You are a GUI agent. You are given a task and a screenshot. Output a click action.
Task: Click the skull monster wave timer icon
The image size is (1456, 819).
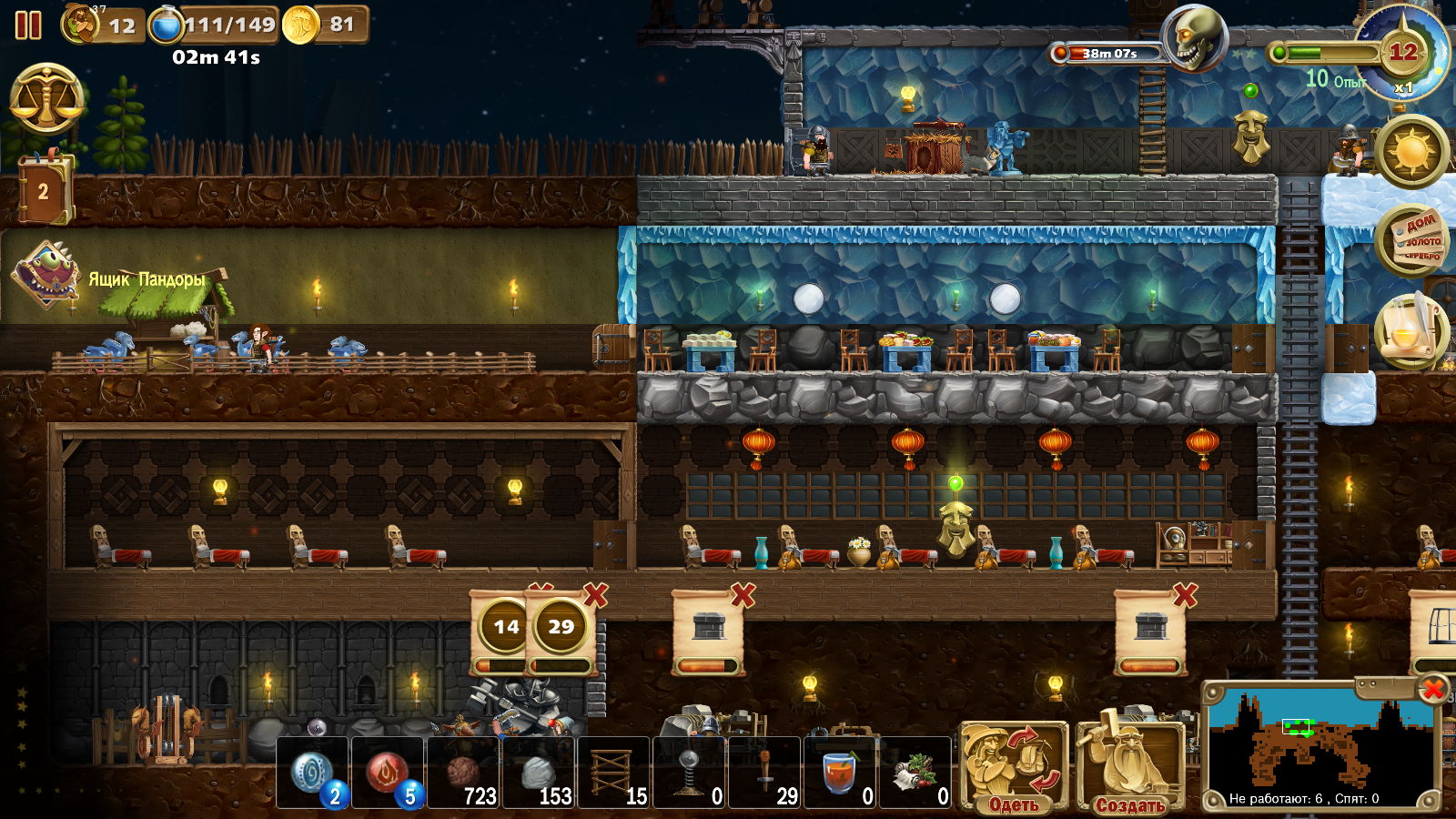coord(1195,38)
